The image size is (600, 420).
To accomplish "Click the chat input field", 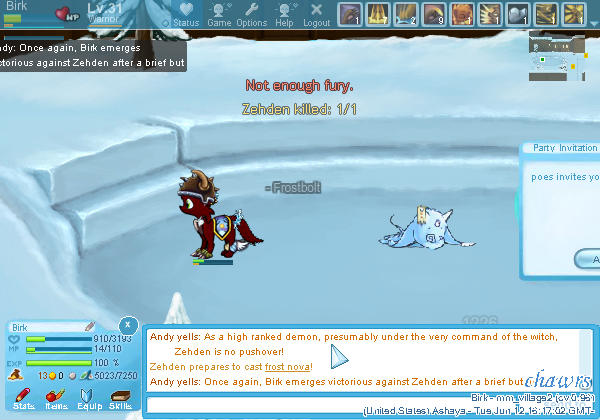I will (330, 405).
